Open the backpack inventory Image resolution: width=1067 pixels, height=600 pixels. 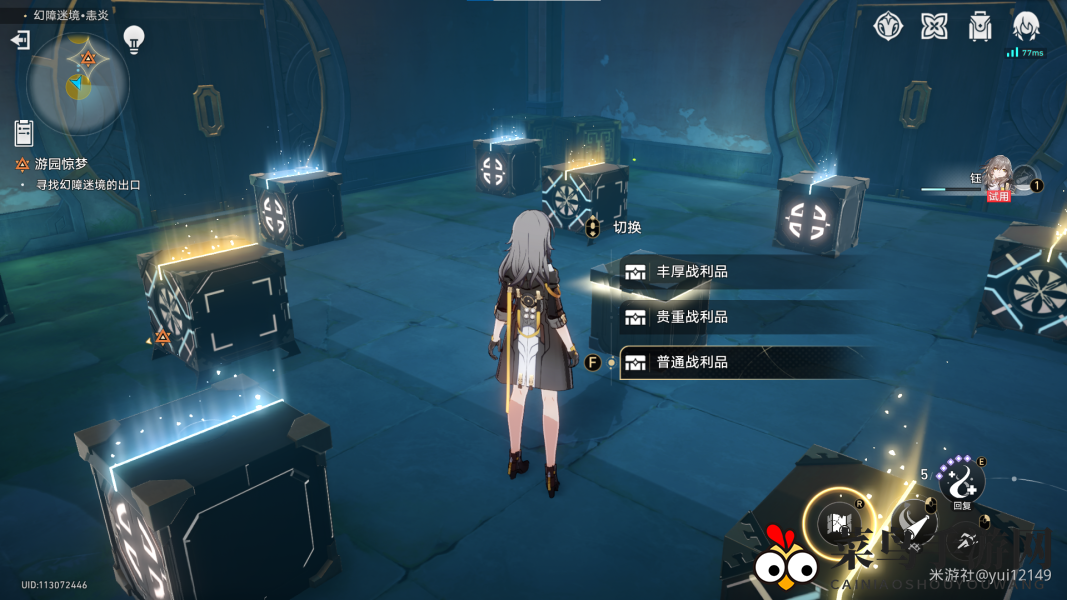(x=980, y=27)
